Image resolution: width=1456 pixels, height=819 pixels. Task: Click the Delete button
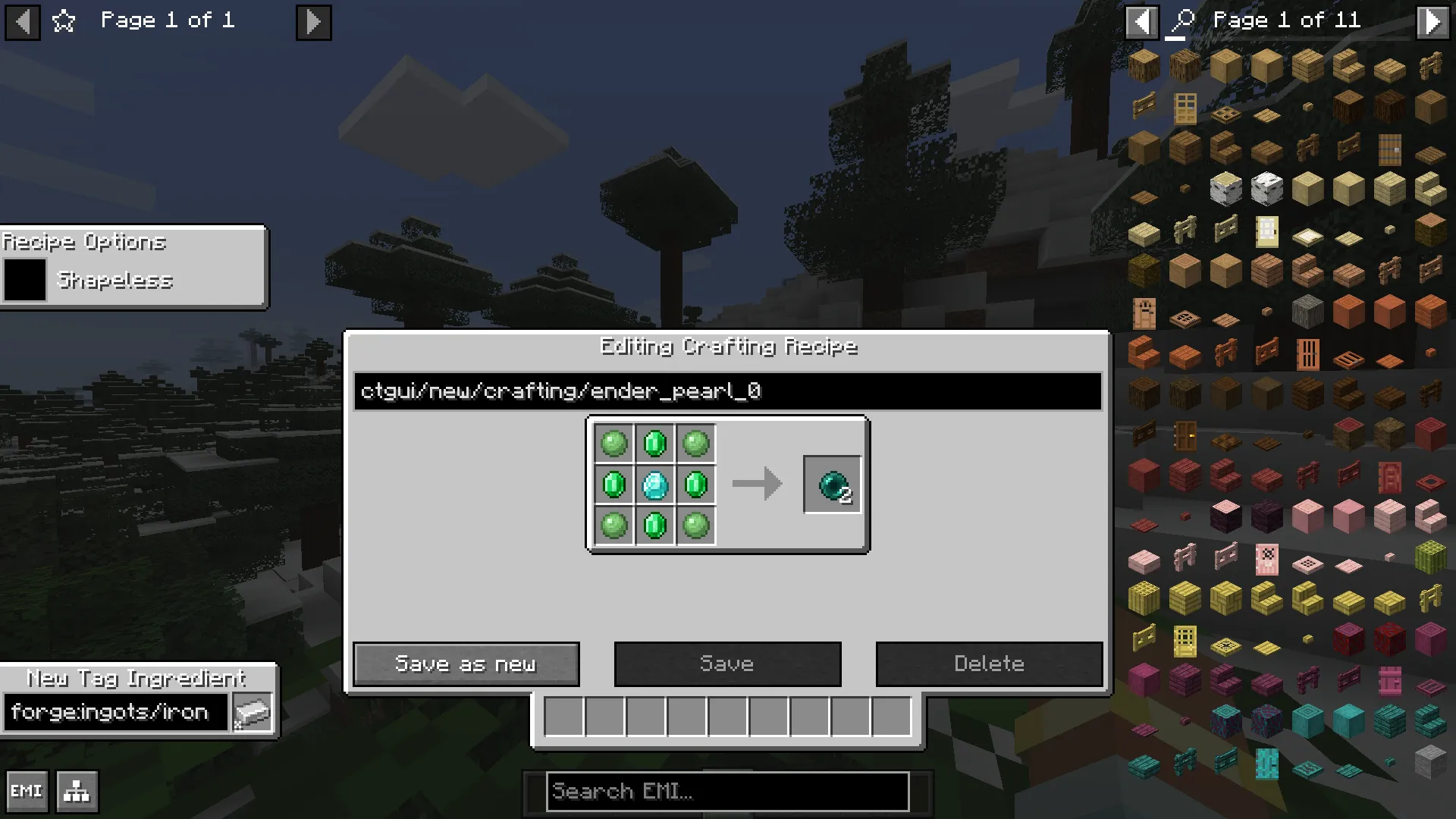pyautogui.click(x=989, y=663)
